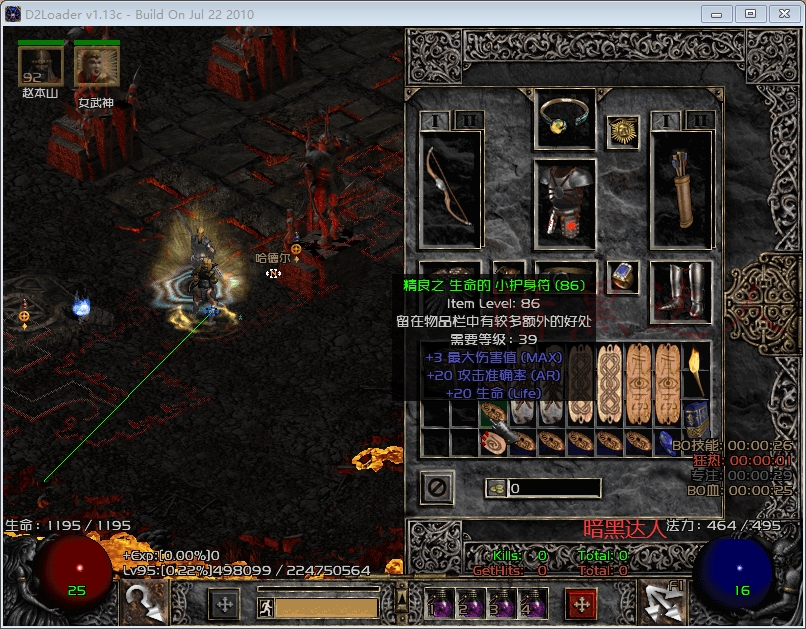Click the golden sun amulet slot
806x629 pixels.
tap(623, 131)
